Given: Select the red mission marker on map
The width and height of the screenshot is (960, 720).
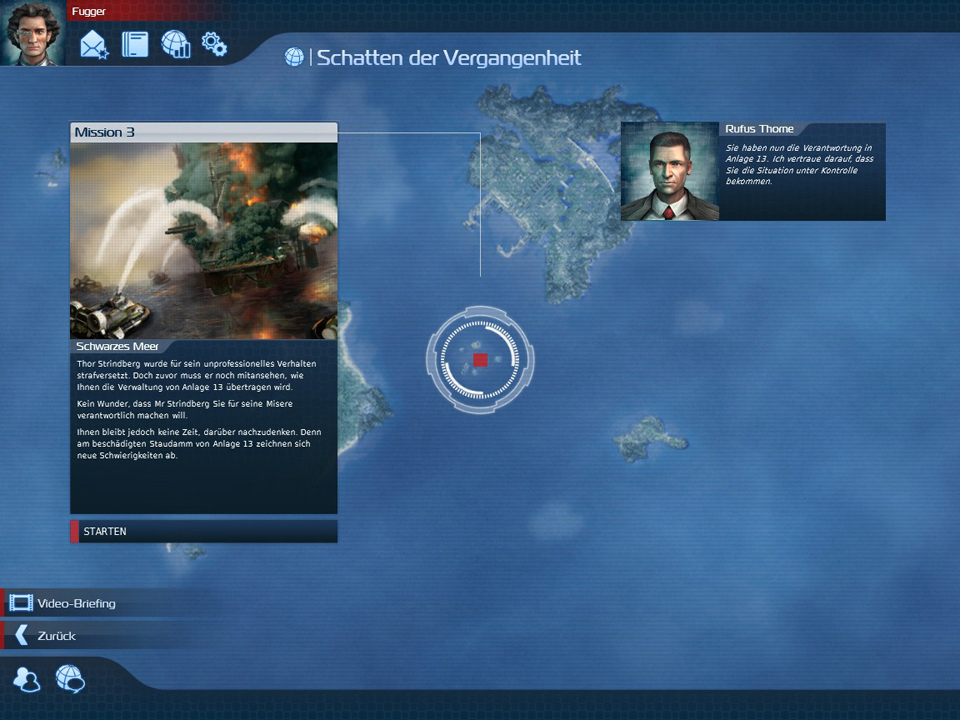Looking at the screenshot, I should (x=480, y=360).
